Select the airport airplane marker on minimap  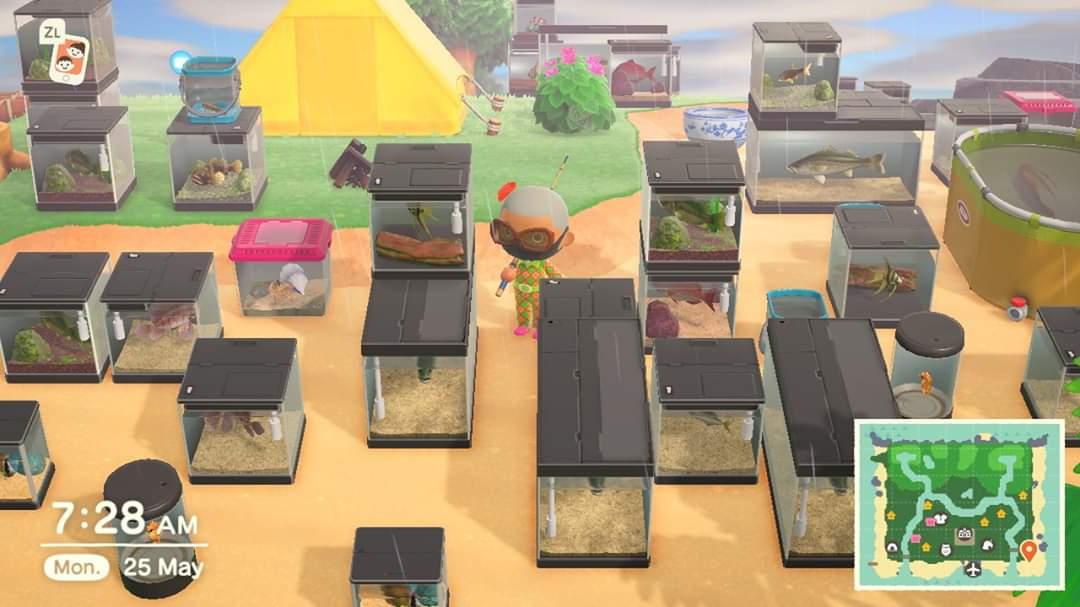pyautogui.click(x=973, y=569)
